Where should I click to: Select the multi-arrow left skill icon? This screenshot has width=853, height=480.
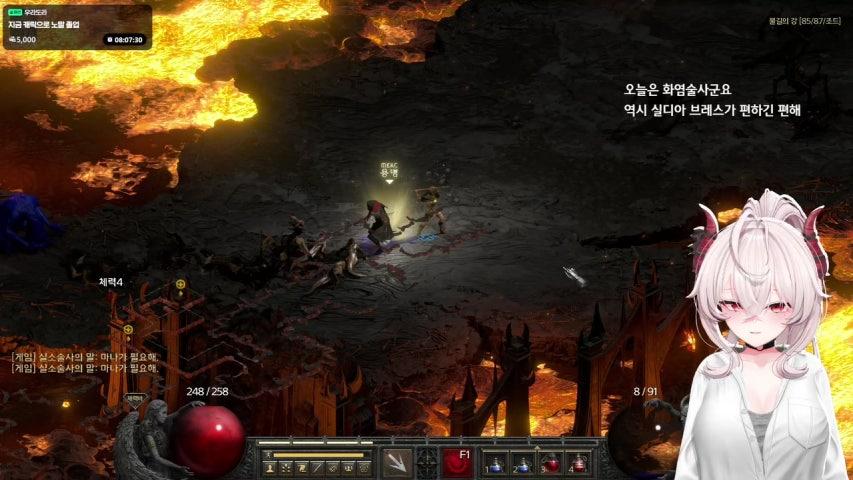pos(396,462)
